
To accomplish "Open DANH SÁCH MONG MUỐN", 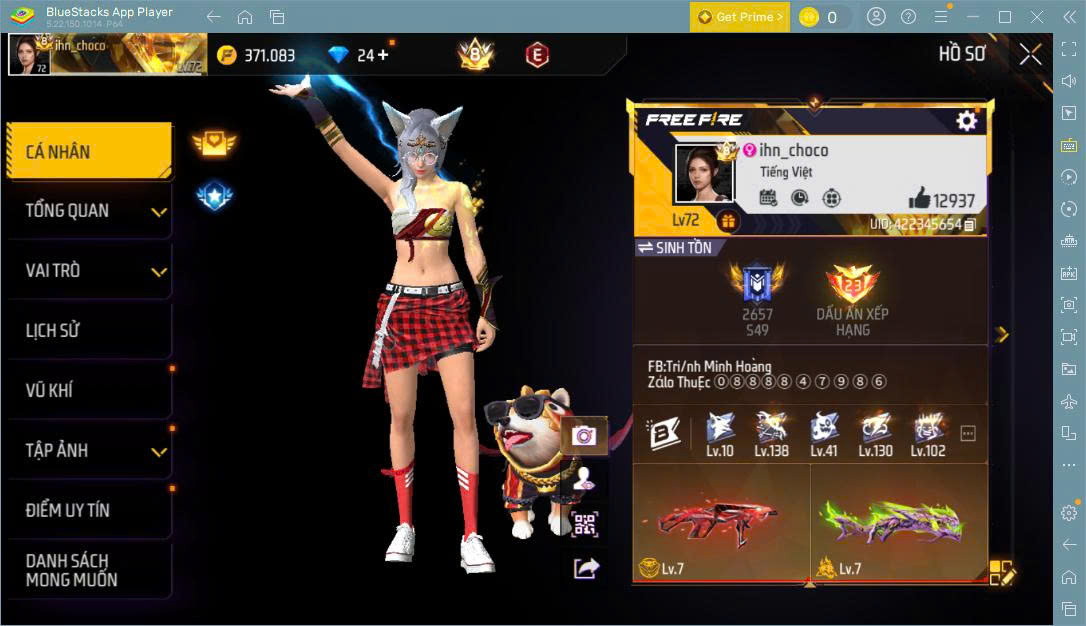I will 88,570.
